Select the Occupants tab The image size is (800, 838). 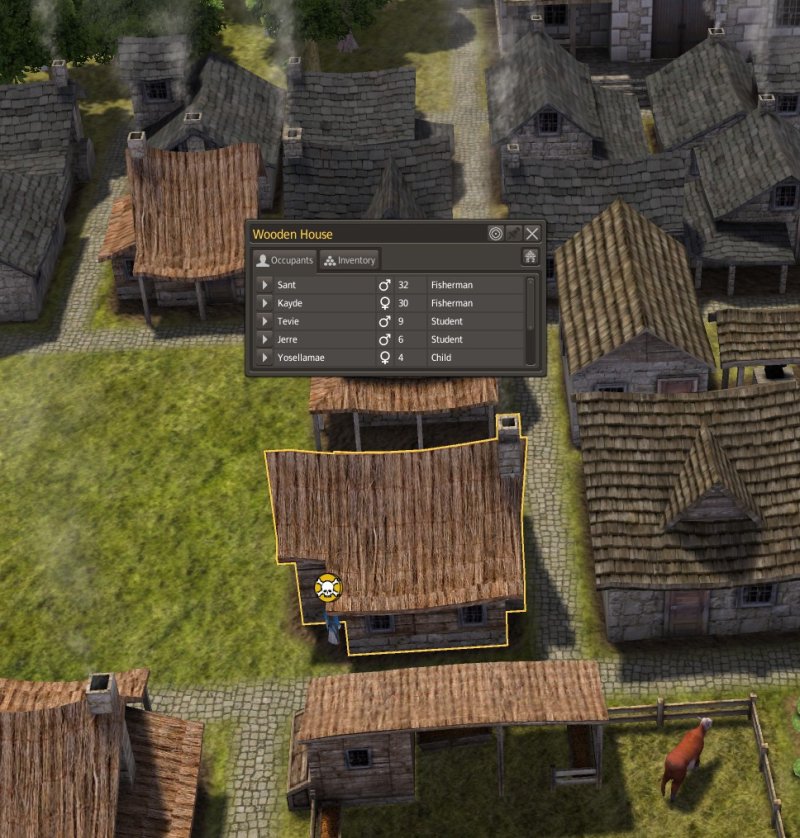(x=284, y=260)
